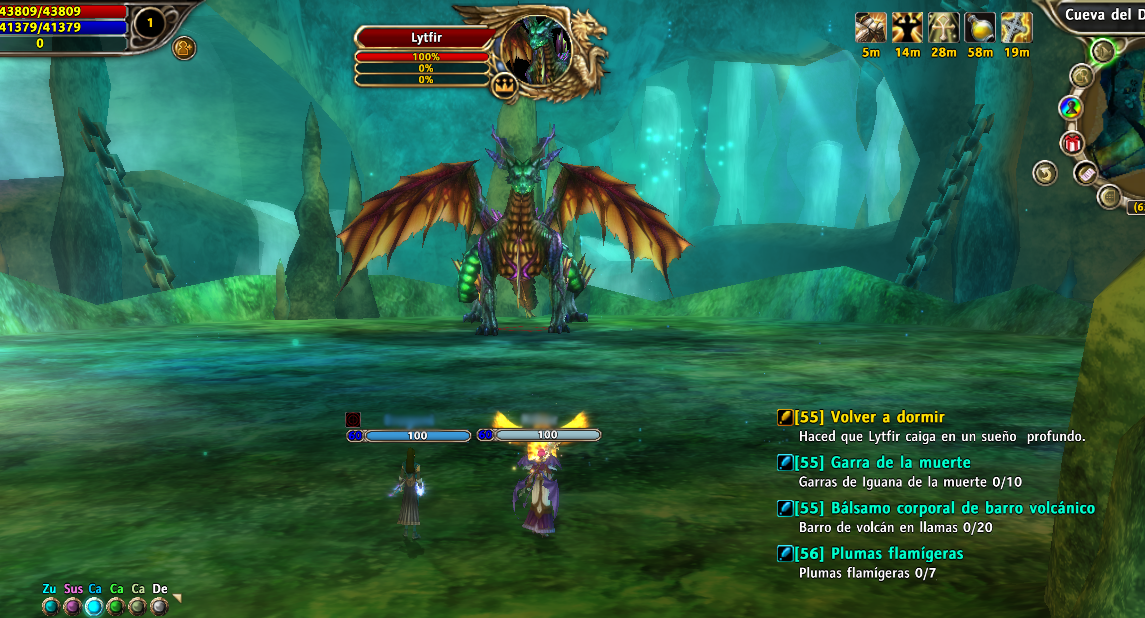This screenshot has height=618, width=1145.
Task: Select the ankh buff icon
Action: coord(943,28)
